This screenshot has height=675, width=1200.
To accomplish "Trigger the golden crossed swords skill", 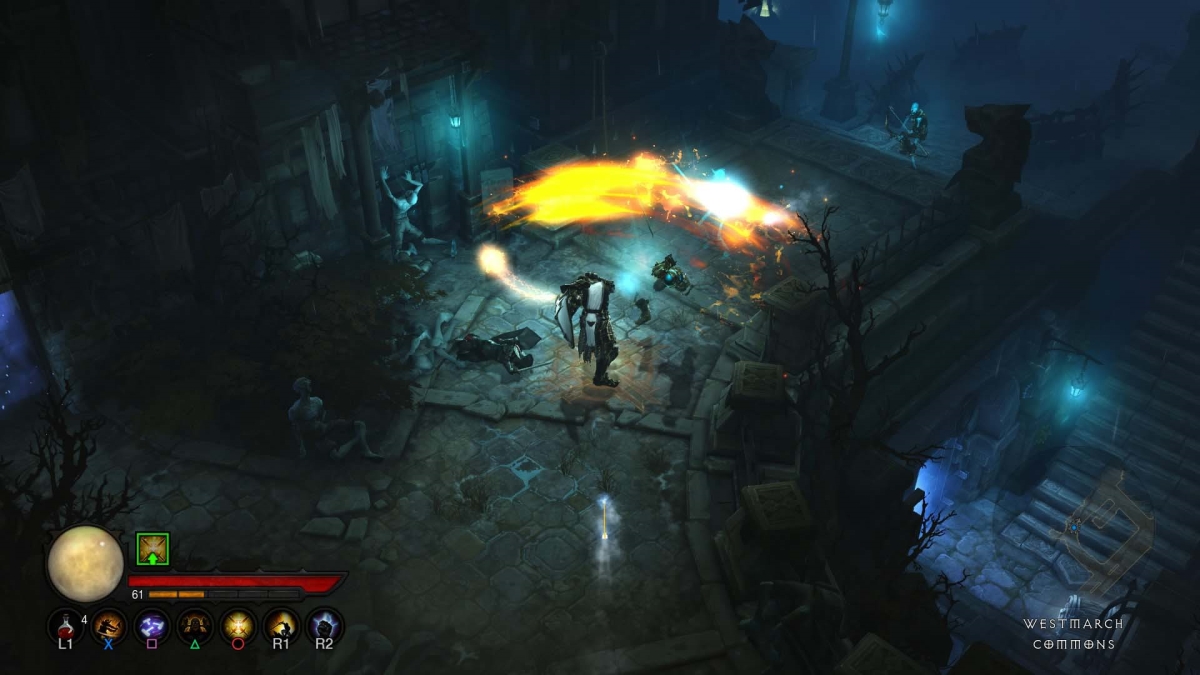I will 237,625.
